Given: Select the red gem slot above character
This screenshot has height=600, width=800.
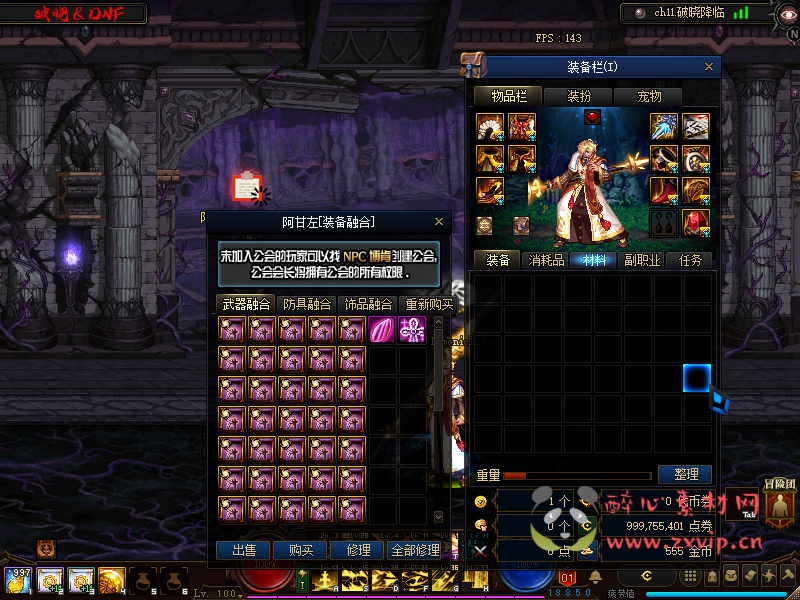Looking at the screenshot, I should [x=592, y=117].
